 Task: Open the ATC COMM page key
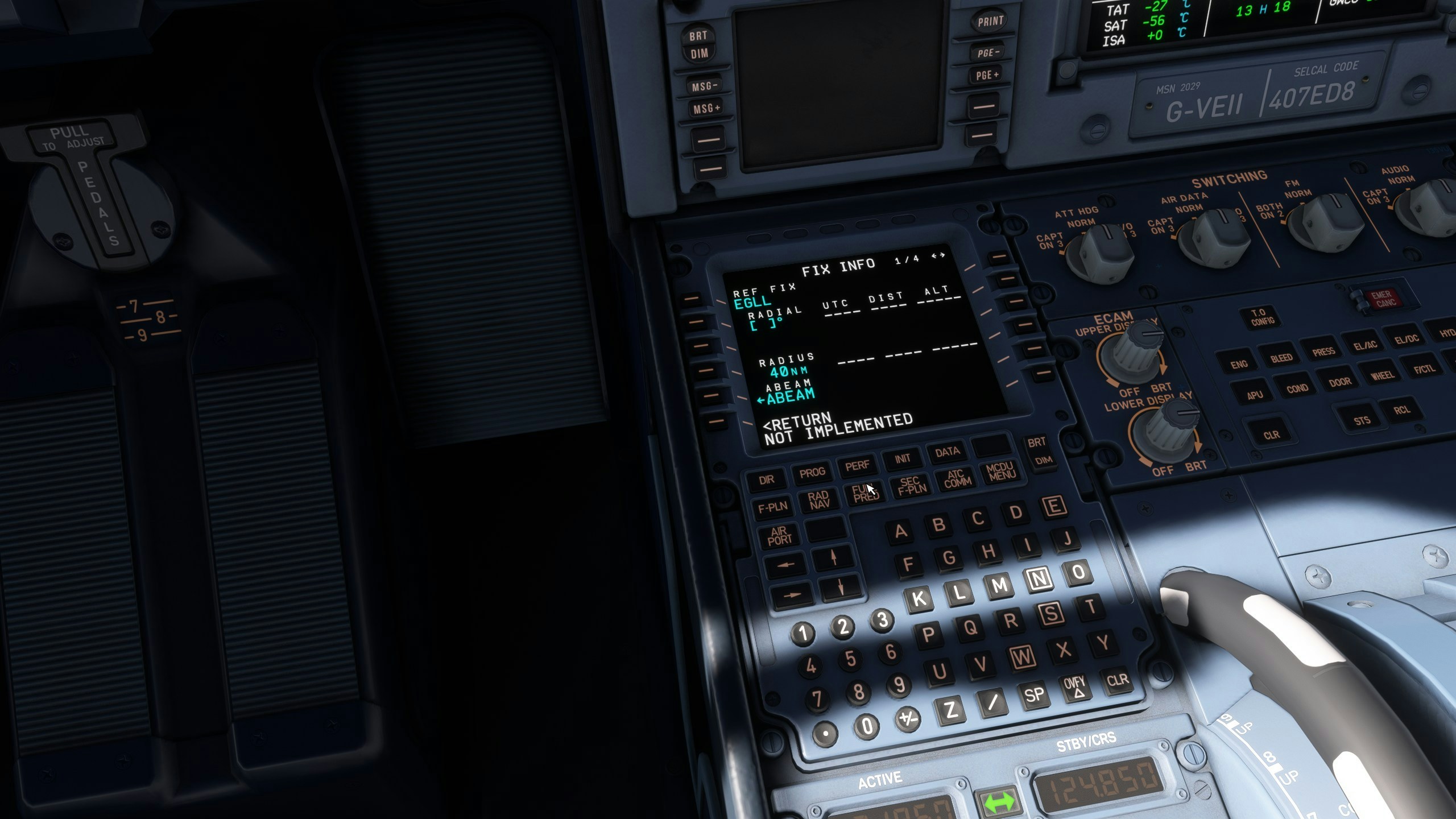coord(957,478)
